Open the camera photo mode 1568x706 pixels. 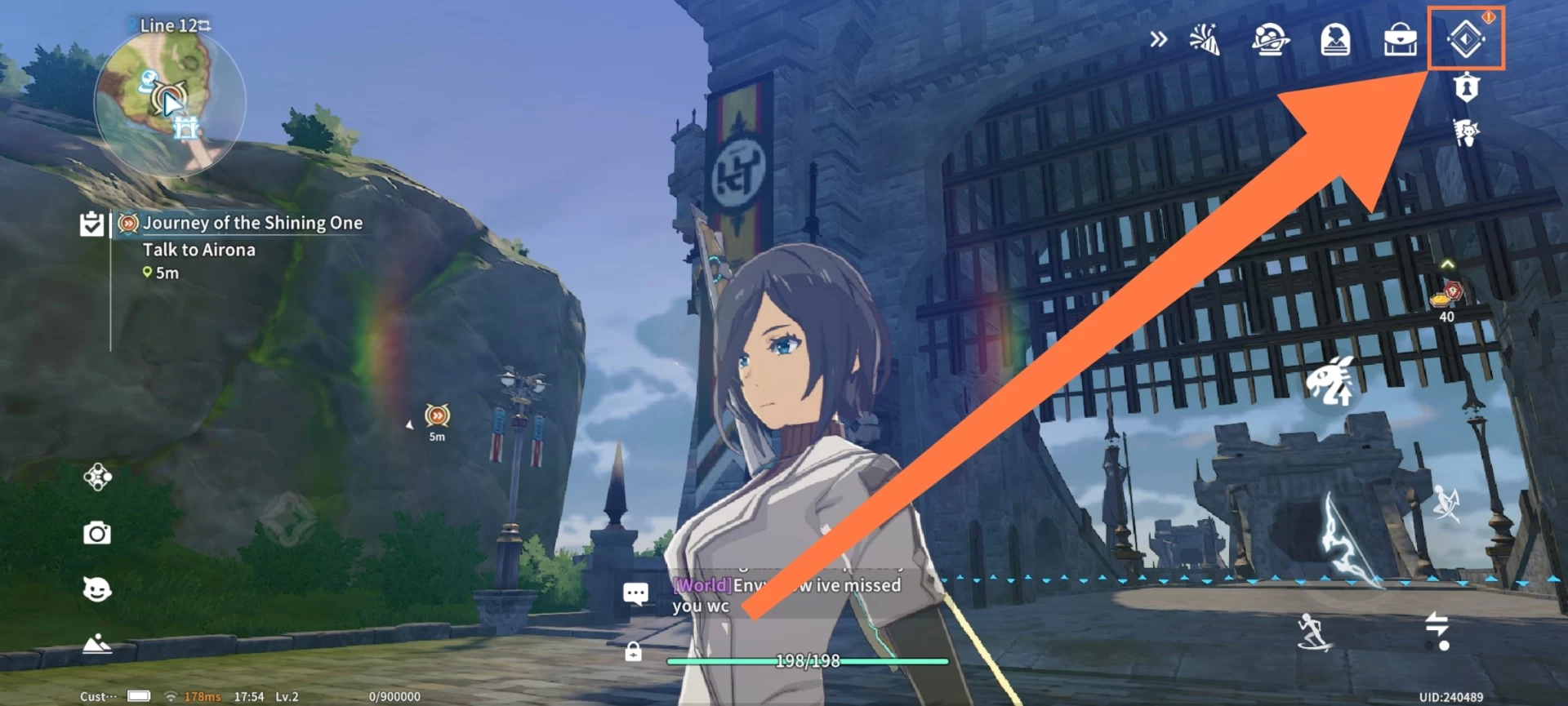(97, 534)
